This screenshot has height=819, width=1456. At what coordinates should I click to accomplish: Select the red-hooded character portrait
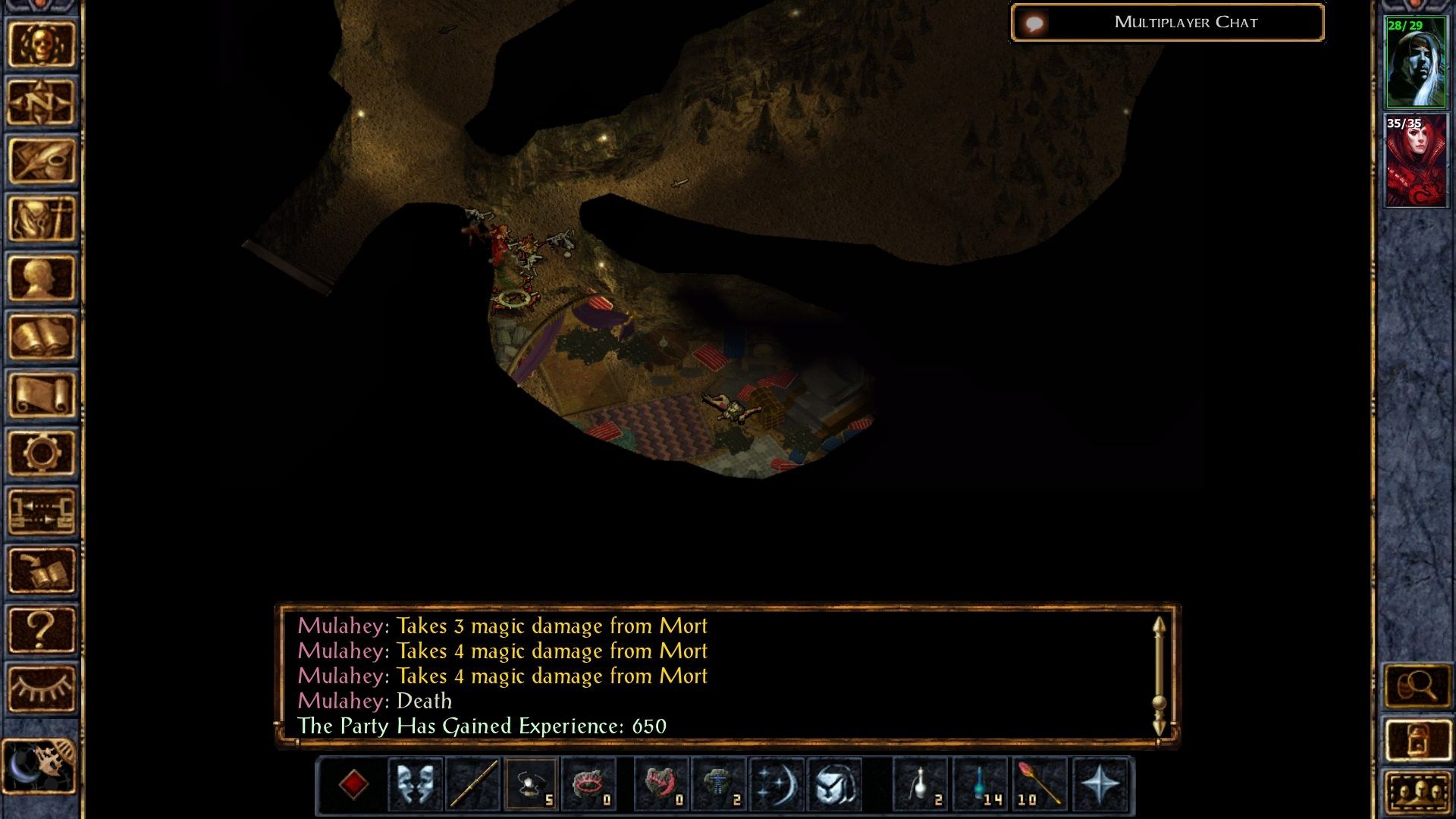1415,161
